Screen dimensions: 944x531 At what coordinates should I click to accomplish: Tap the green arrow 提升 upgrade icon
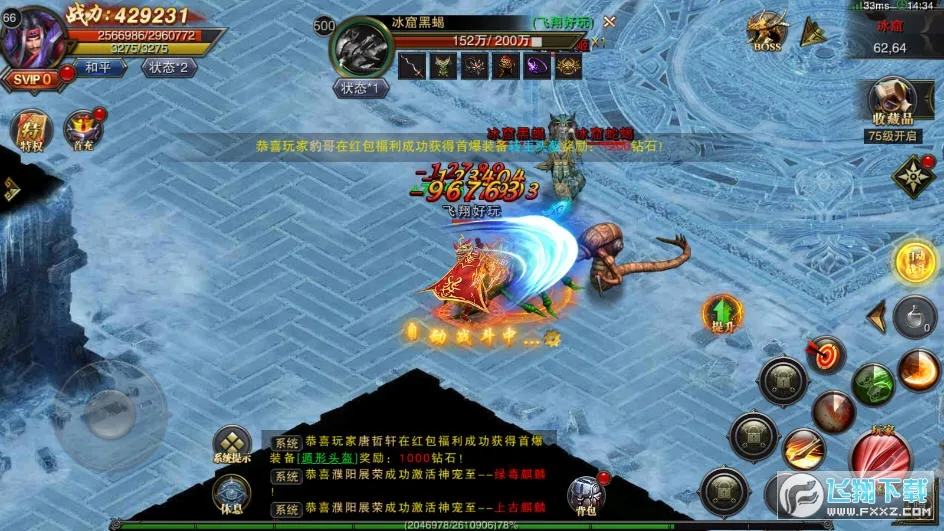721,314
